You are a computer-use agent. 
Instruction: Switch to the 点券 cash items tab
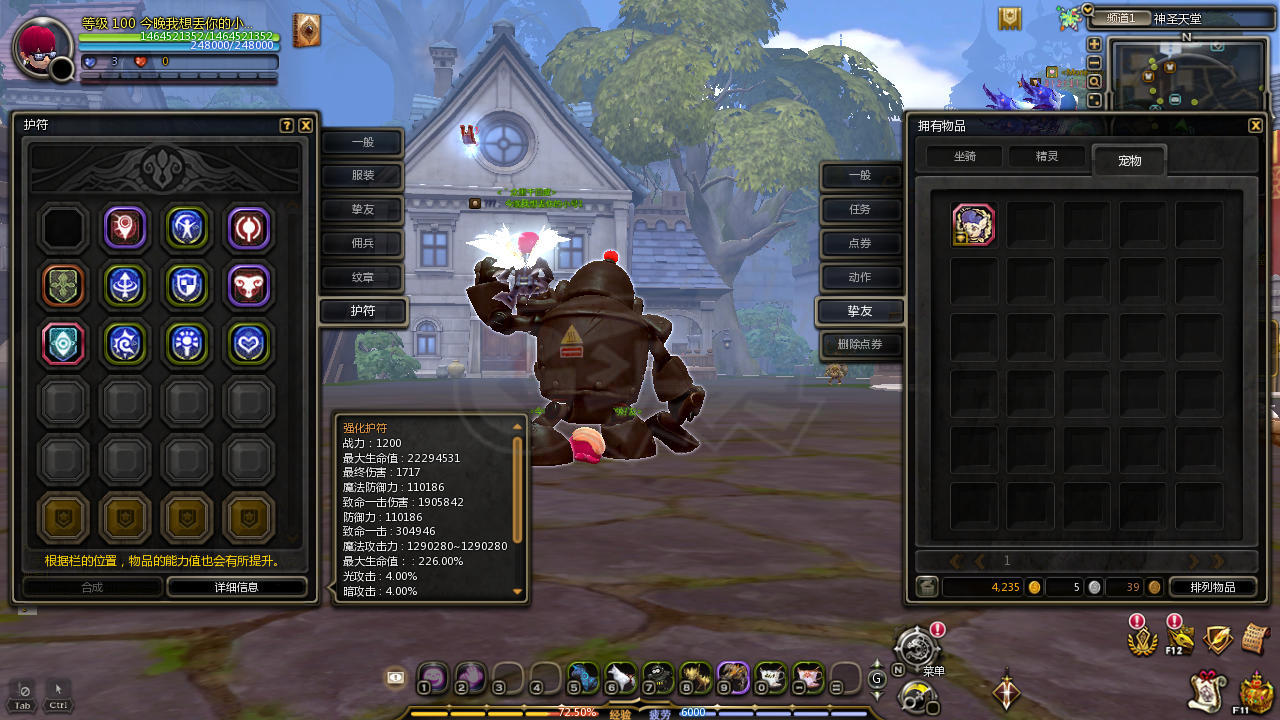(860, 243)
